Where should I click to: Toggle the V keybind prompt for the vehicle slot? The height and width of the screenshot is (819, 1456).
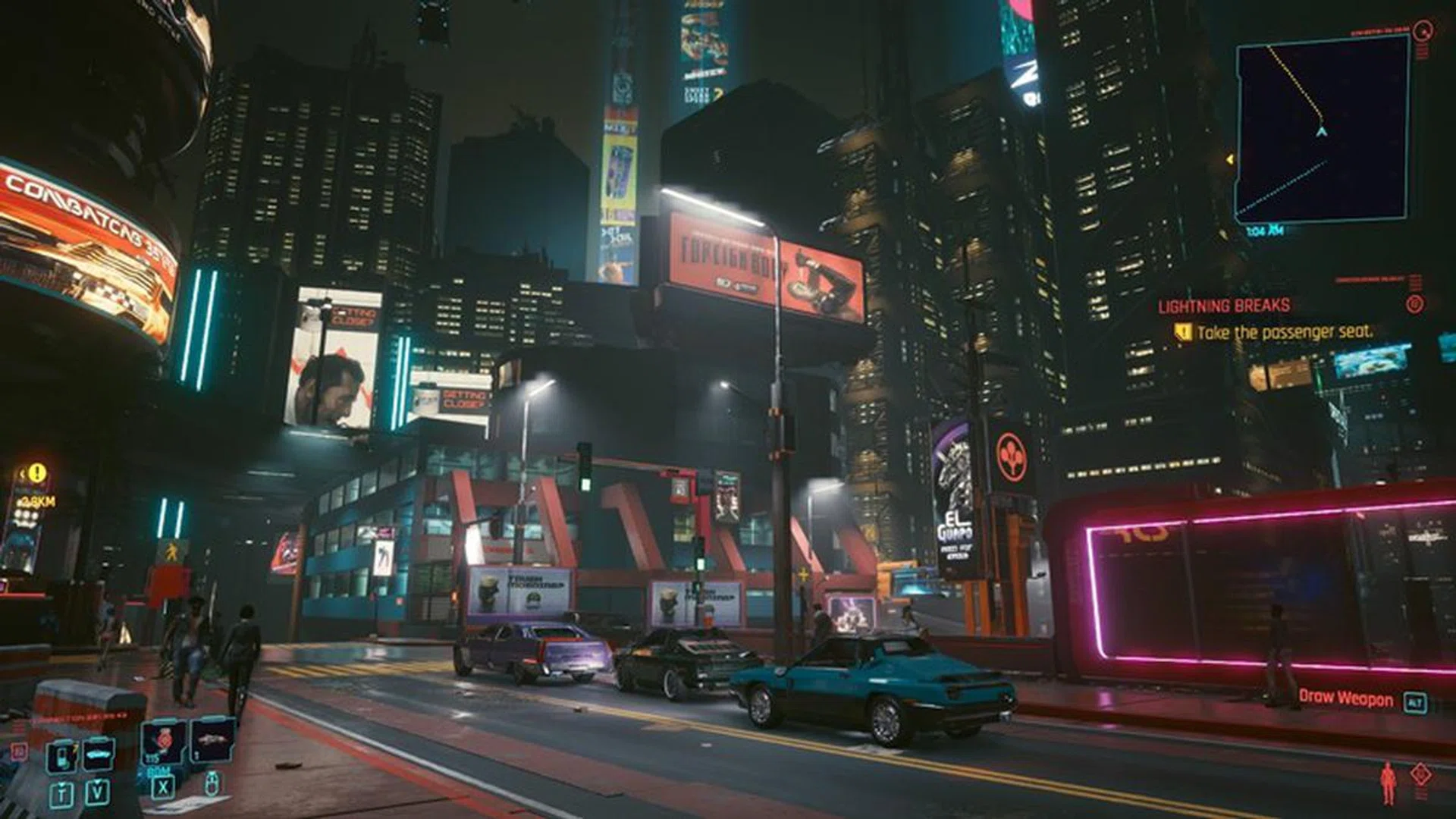pos(96,794)
